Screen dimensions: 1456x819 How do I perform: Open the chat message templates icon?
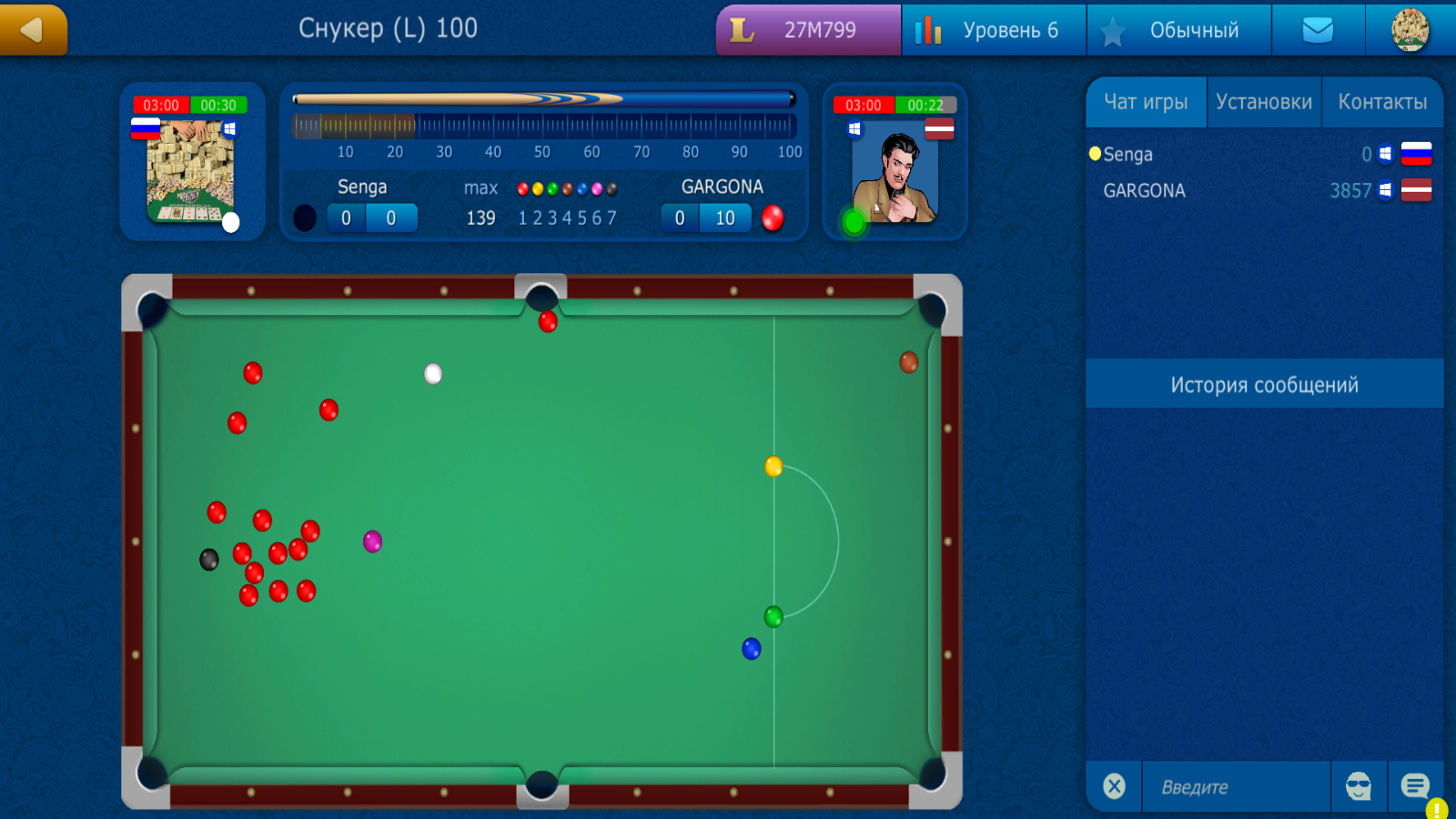pos(1415,785)
